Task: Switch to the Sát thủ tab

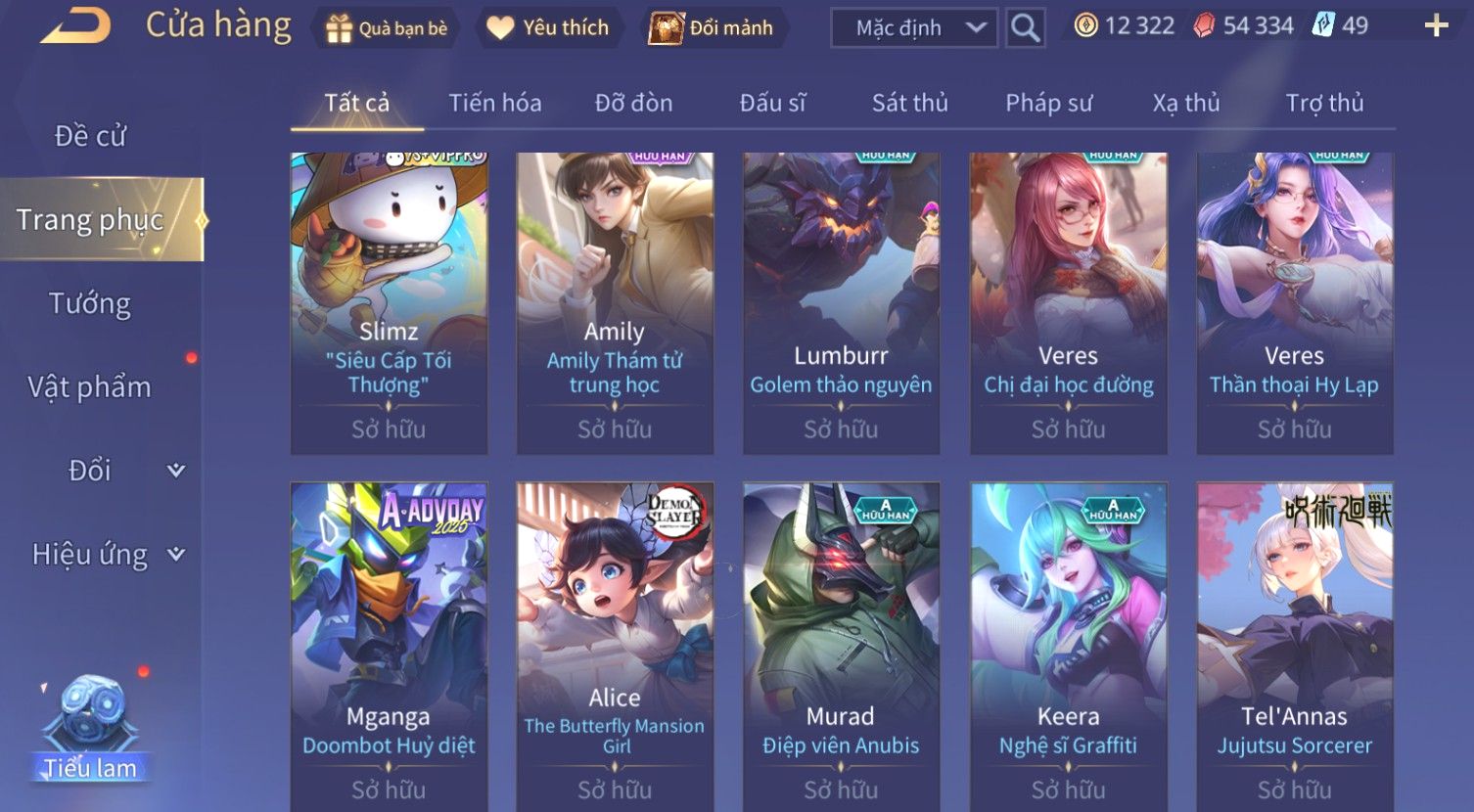Action: pos(909,103)
